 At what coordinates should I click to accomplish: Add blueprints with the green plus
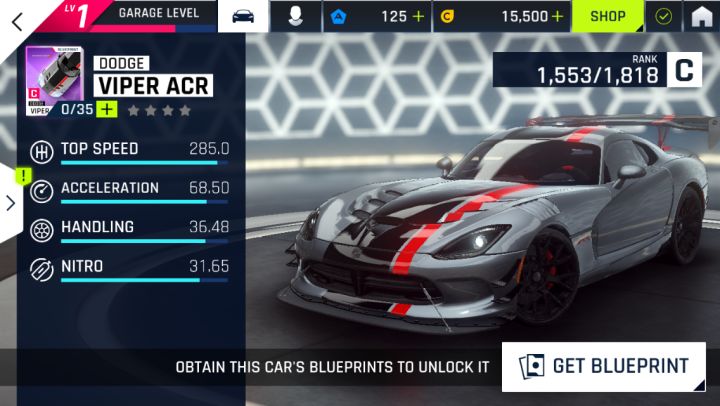pos(107,109)
